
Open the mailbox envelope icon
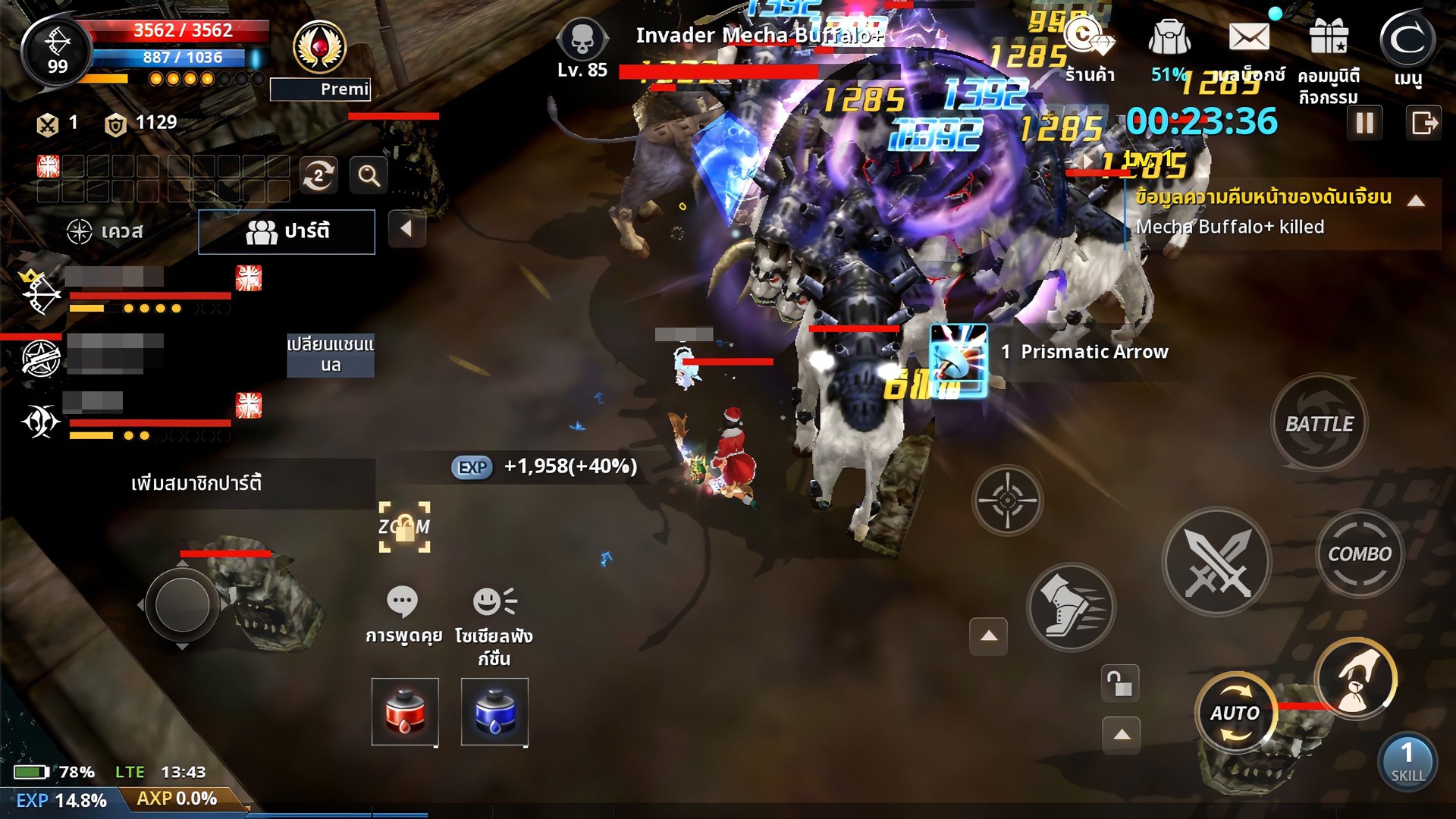tap(1249, 38)
